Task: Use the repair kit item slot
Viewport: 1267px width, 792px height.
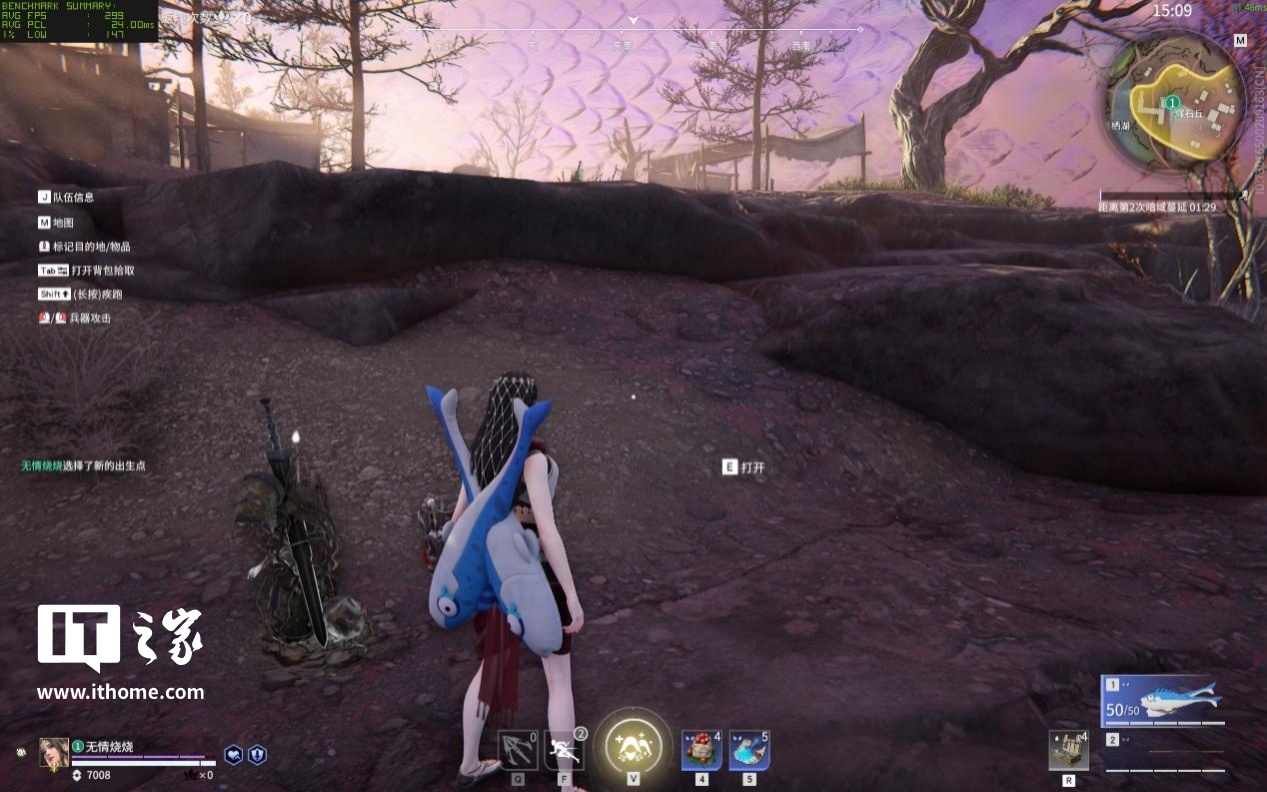Action: tap(1068, 750)
